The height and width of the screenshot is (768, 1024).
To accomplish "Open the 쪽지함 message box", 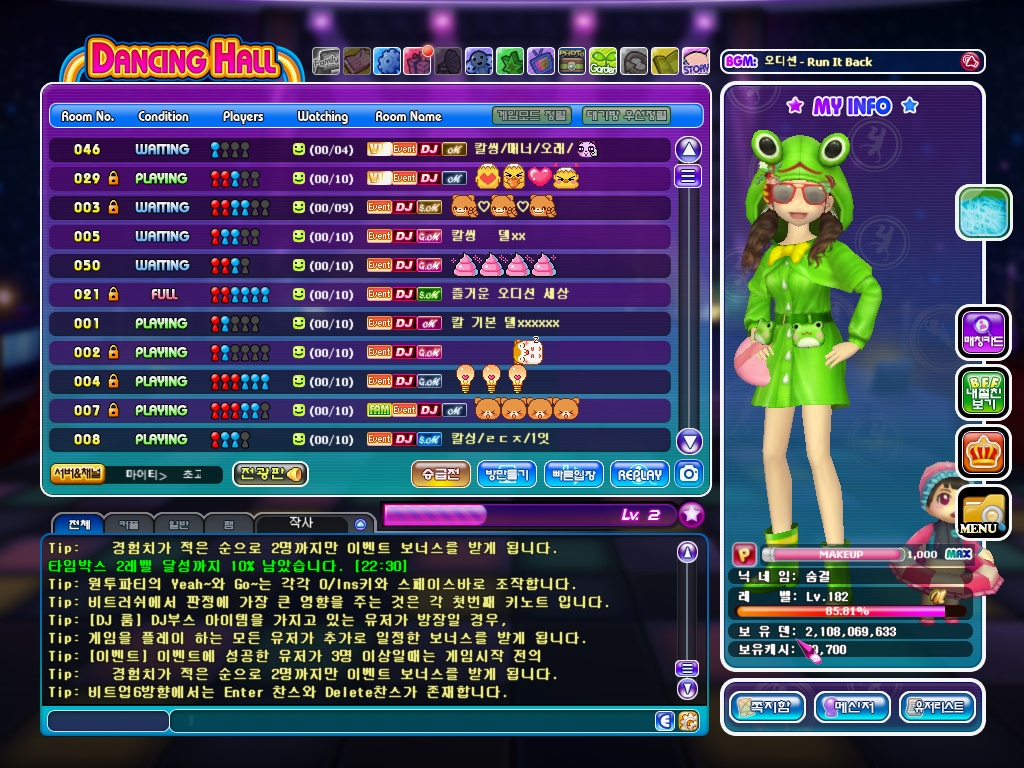I will click(x=767, y=708).
